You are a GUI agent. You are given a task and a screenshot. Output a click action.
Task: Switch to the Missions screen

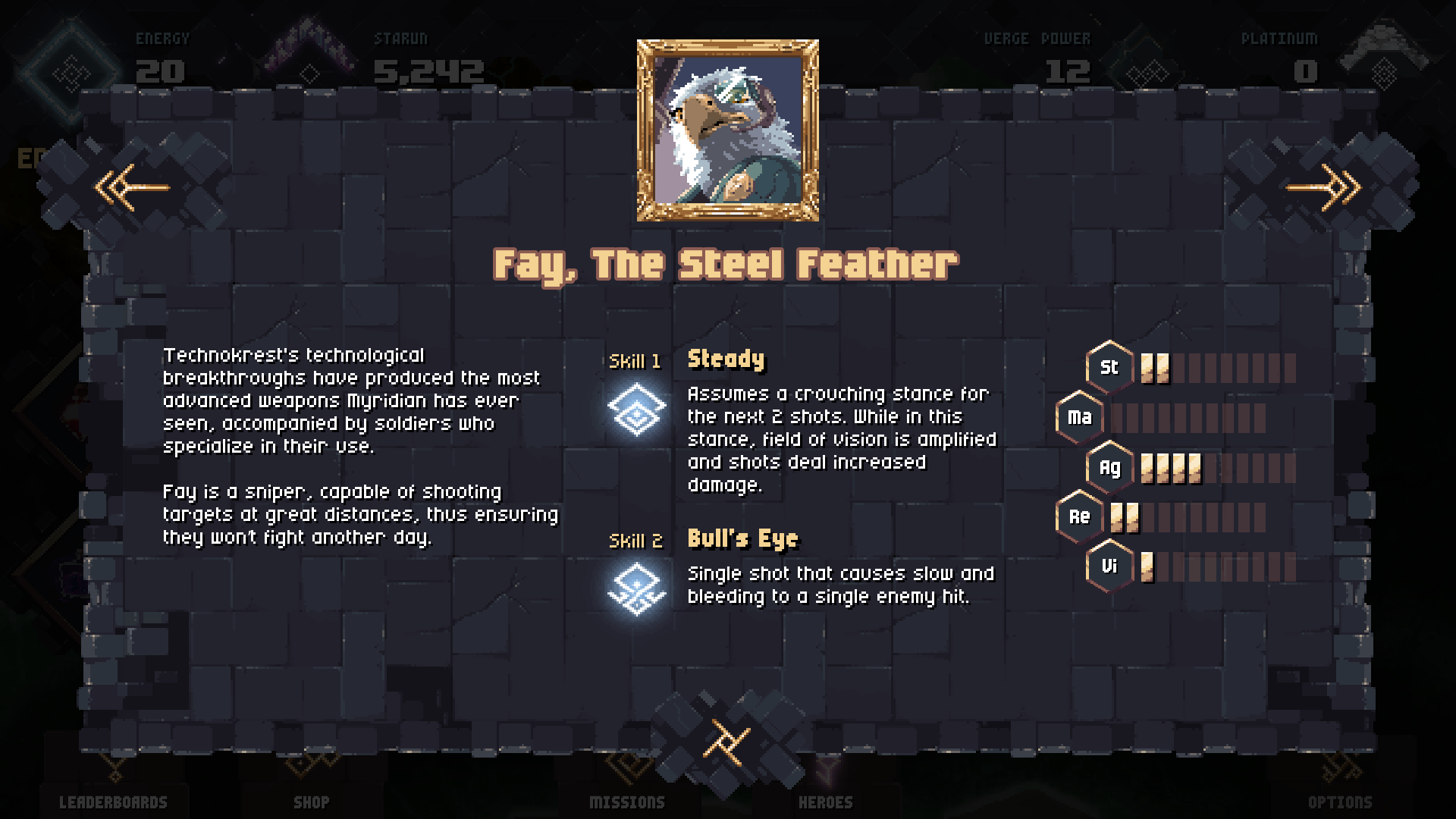click(x=627, y=801)
